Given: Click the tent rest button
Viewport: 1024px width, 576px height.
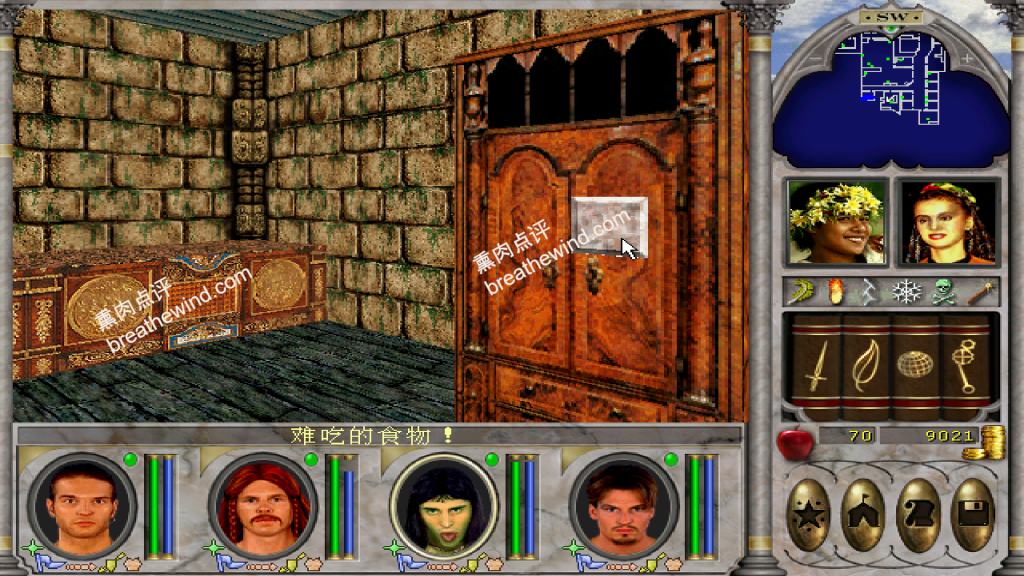Looking at the screenshot, I should pos(862,515).
